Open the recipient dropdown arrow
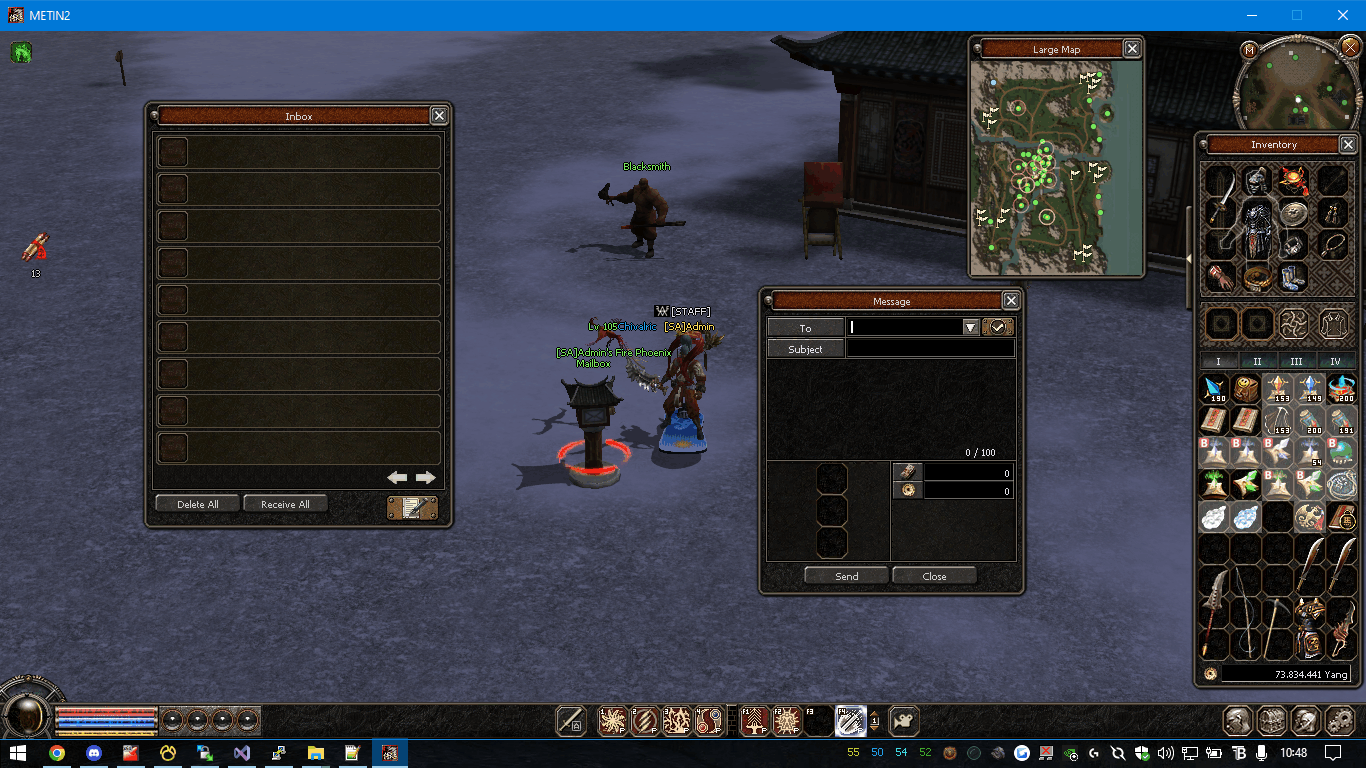 point(970,327)
